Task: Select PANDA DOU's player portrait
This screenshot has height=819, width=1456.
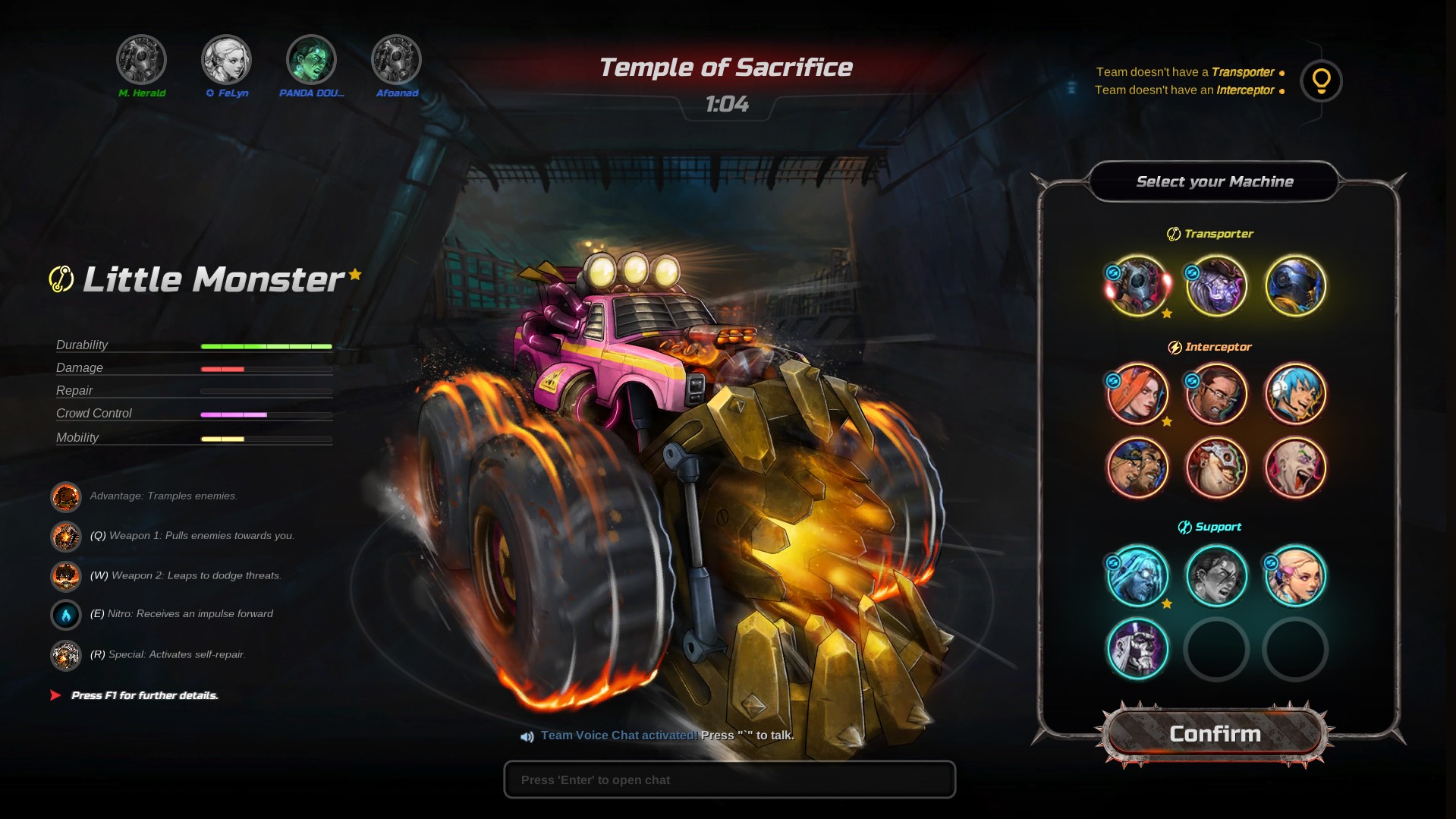Action: [311, 60]
